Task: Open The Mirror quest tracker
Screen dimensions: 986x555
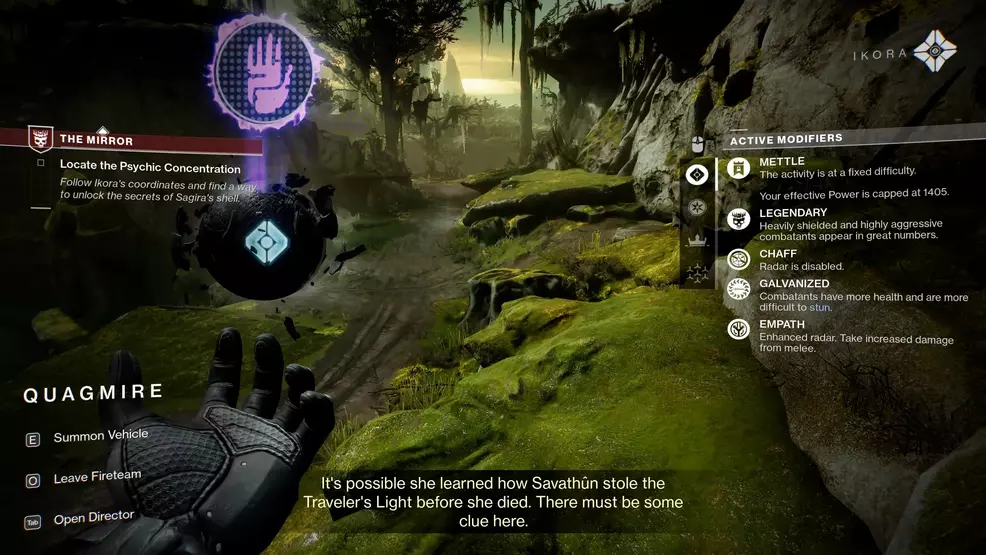Action: (x=96, y=140)
